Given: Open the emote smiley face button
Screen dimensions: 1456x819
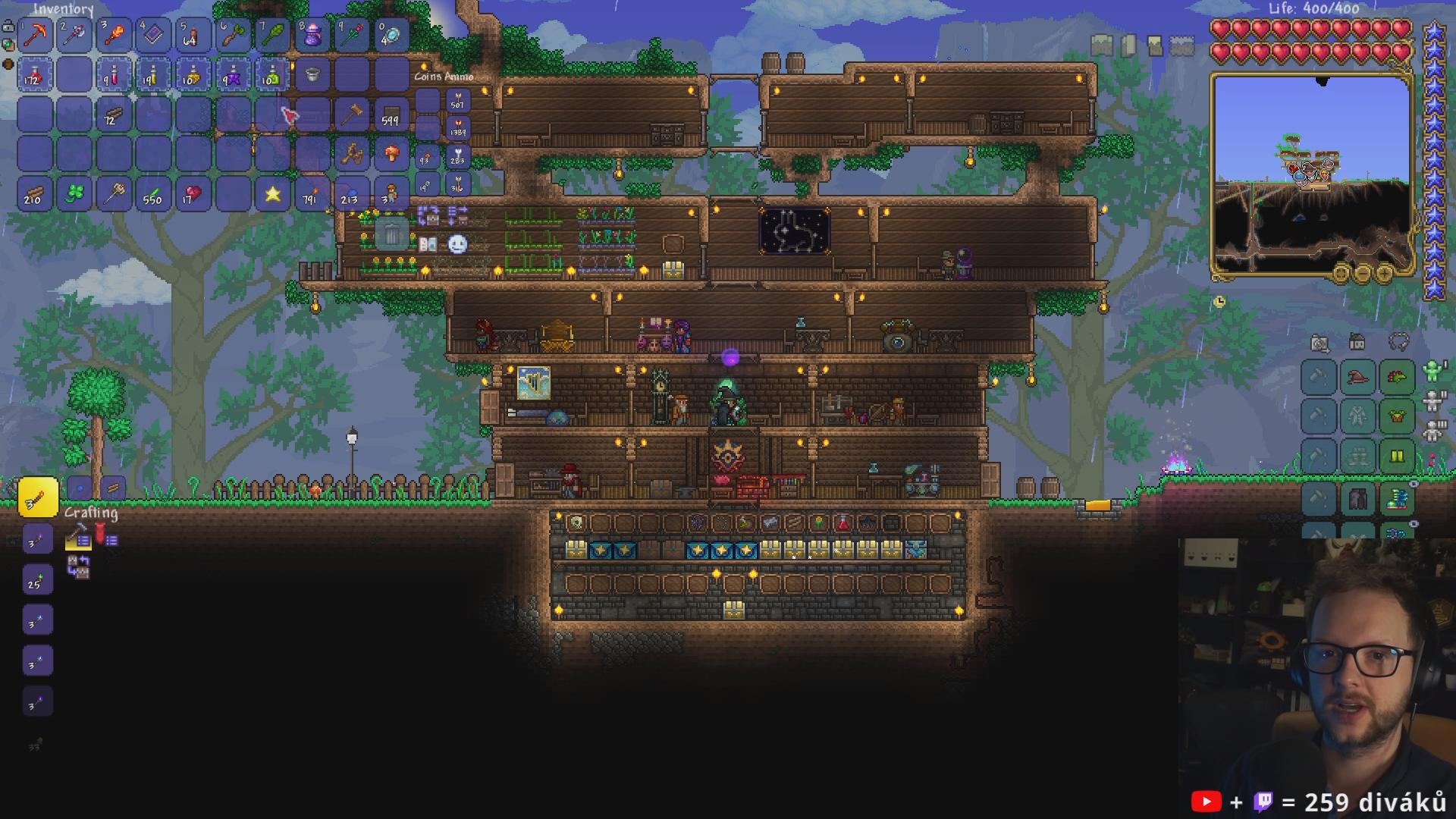Looking at the screenshot, I should click(457, 244).
